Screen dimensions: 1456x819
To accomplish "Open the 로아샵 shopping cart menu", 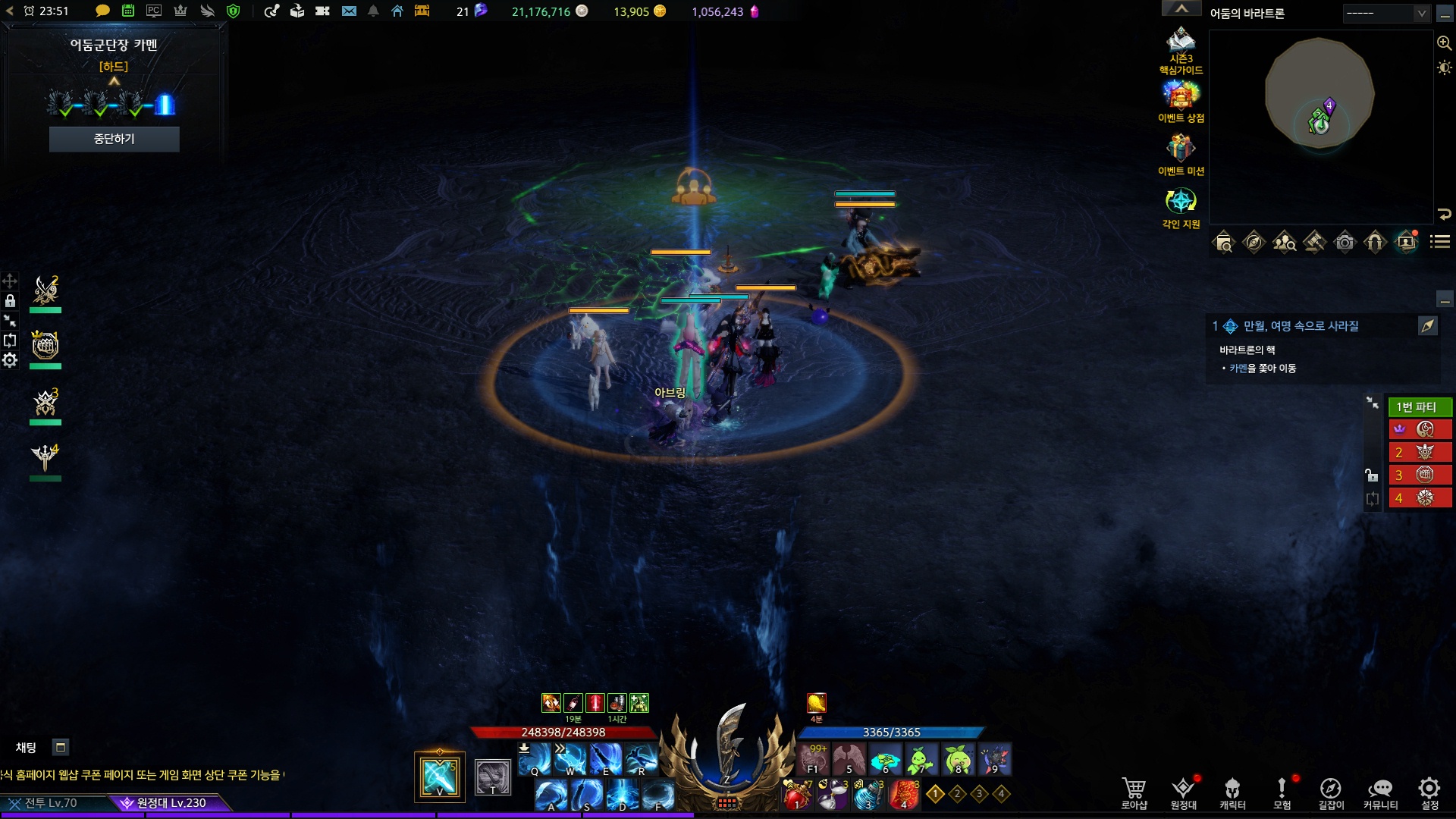I will coord(1134,793).
